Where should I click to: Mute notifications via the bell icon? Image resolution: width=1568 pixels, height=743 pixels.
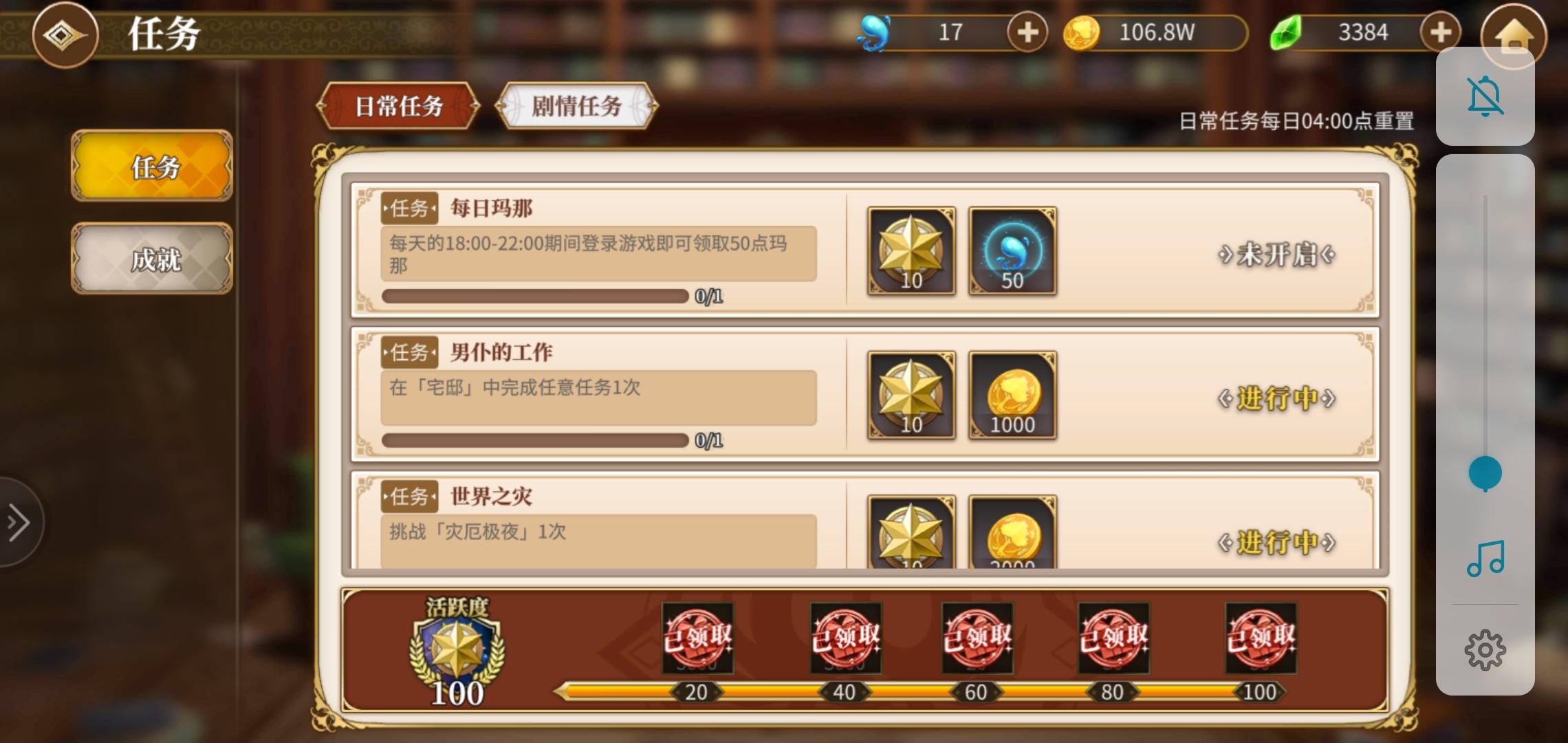1485,95
